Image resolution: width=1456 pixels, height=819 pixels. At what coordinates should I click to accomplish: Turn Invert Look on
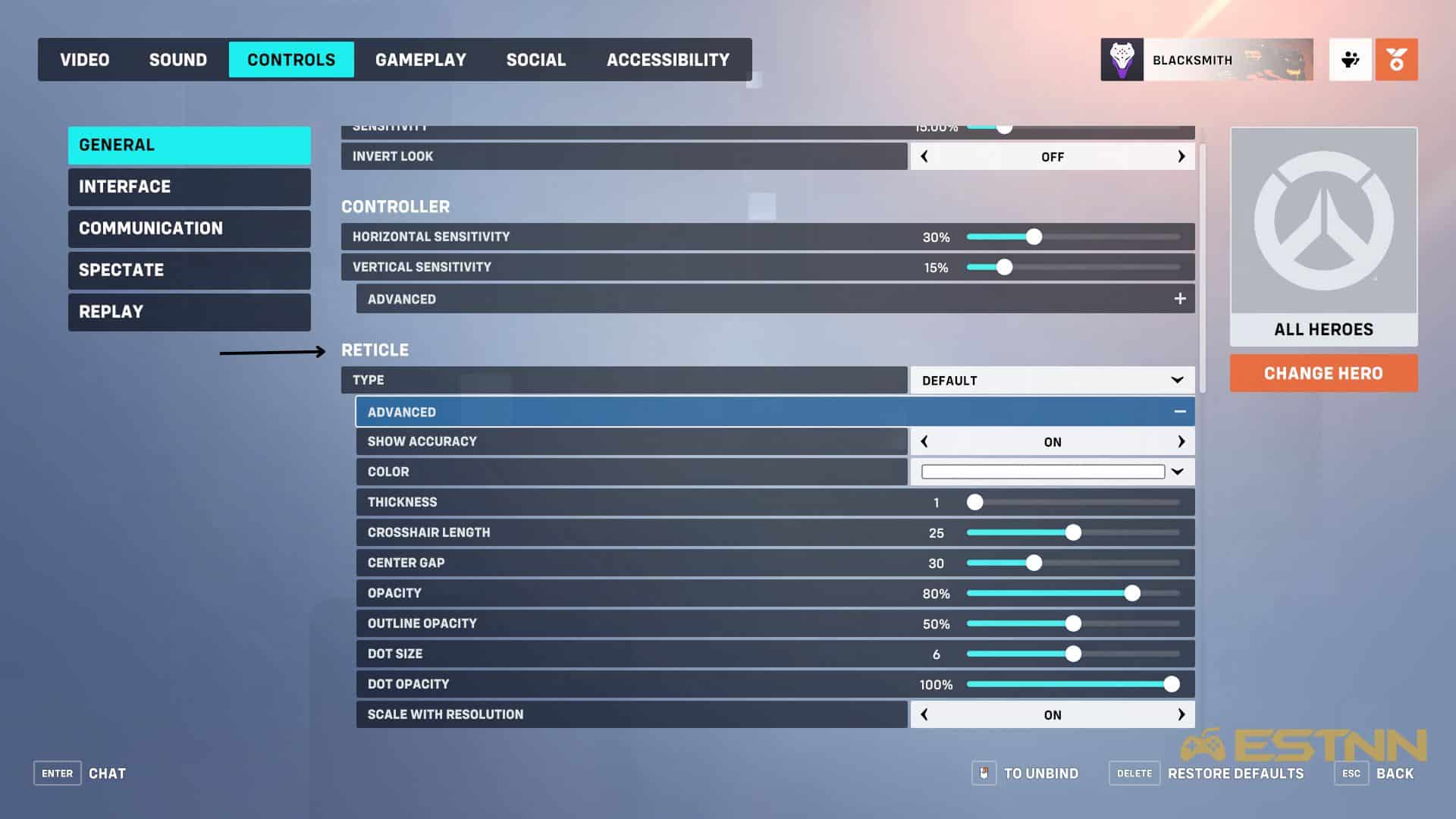click(1181, 156)
